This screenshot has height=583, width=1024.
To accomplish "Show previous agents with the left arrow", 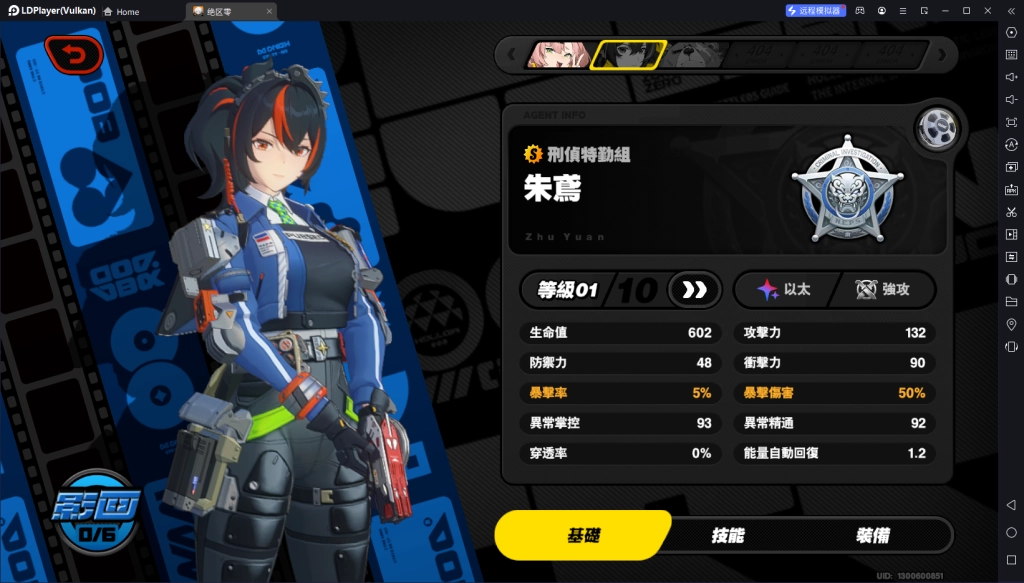I will [512, 54].
